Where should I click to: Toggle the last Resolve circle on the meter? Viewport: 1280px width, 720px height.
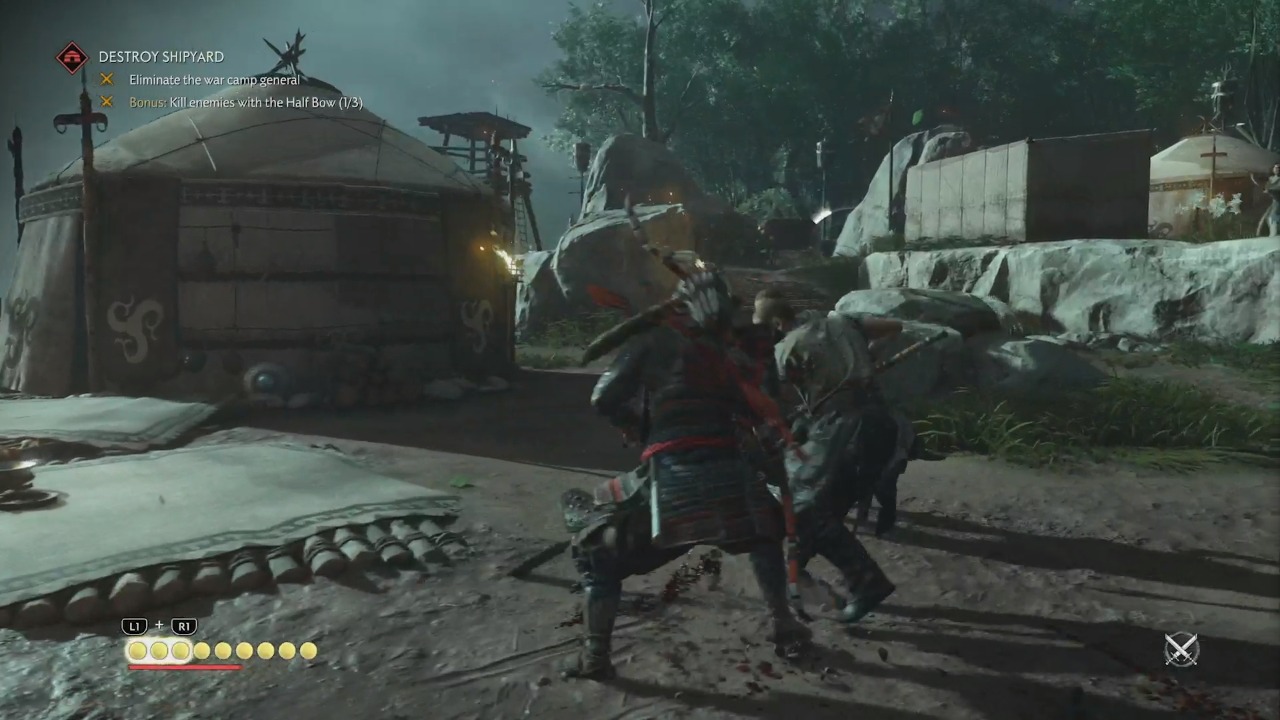pos(308,651)
